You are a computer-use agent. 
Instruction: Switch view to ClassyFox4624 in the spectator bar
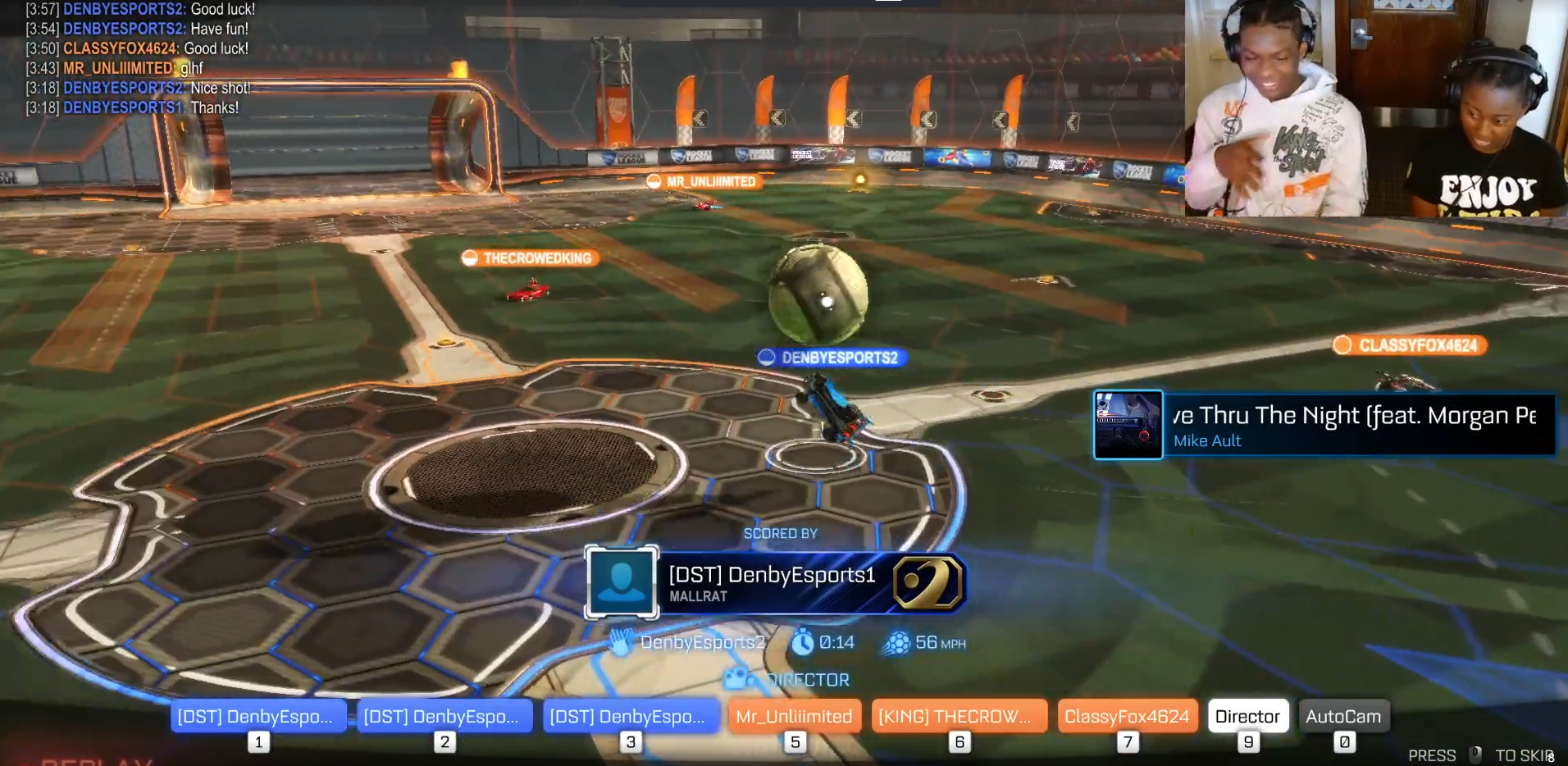click(1127, 716)
